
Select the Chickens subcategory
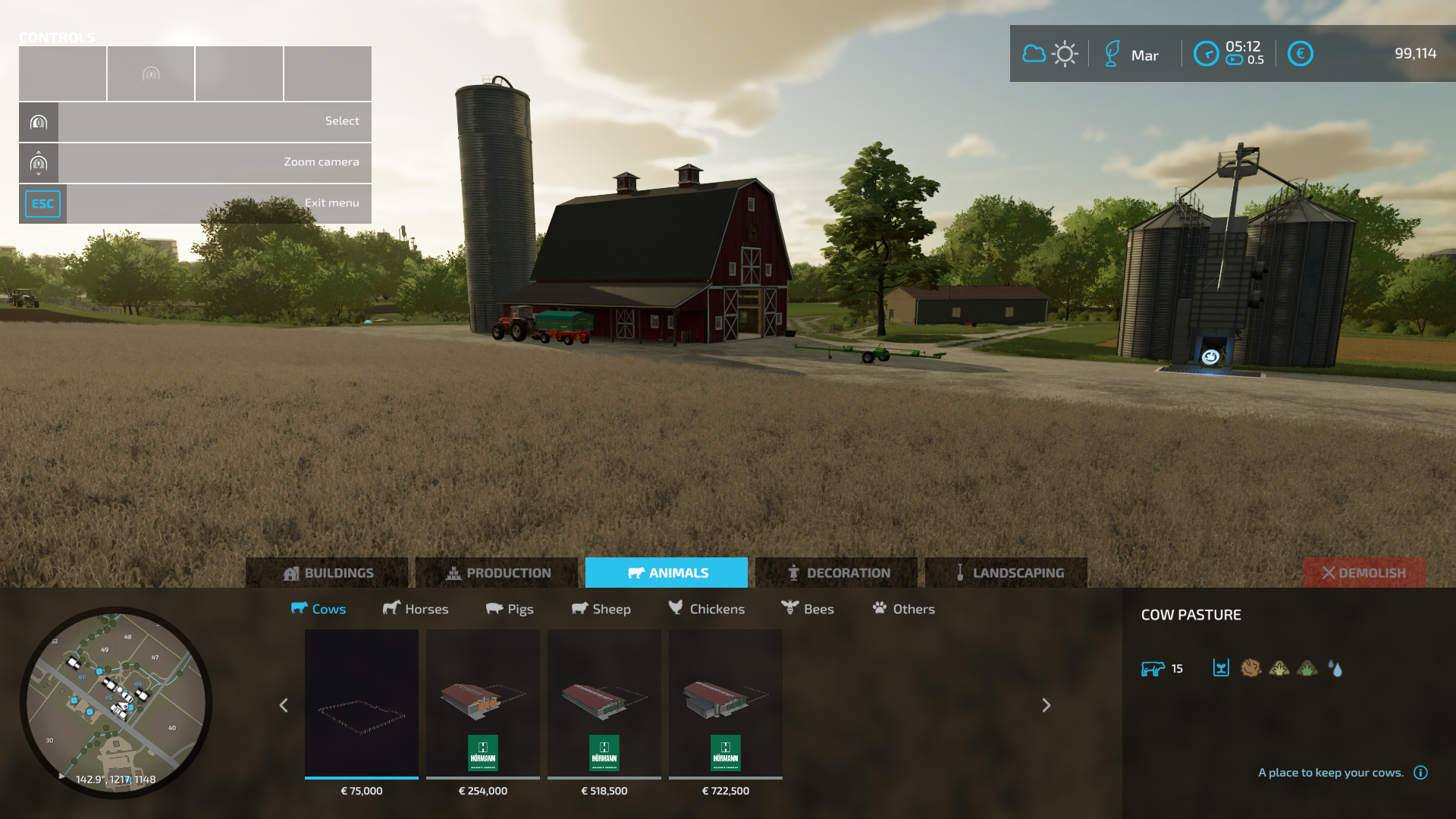point(707,609)
